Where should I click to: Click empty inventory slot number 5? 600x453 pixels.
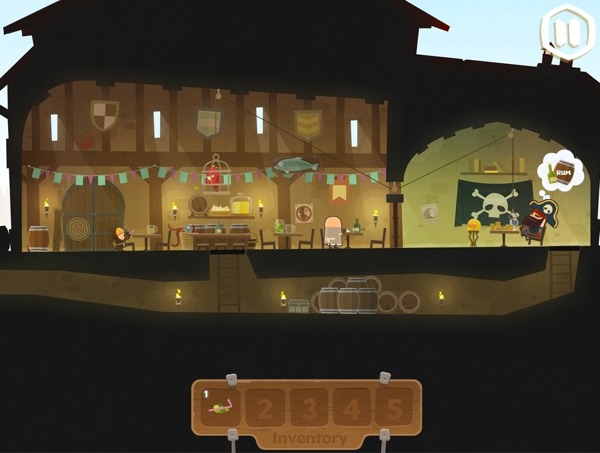click(x=395, y=407)
